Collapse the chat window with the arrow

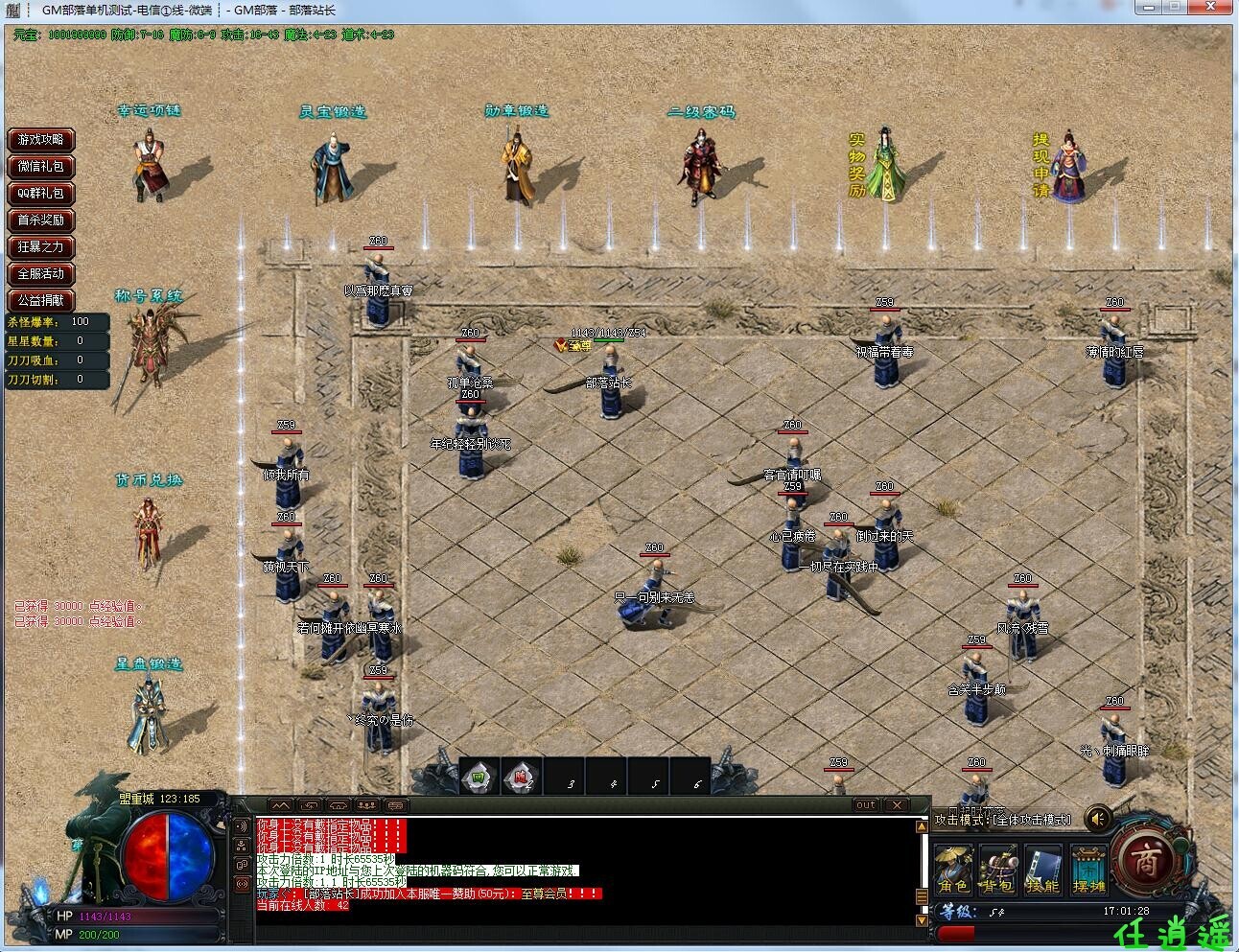pyautogui.click(x=282, y=805)
